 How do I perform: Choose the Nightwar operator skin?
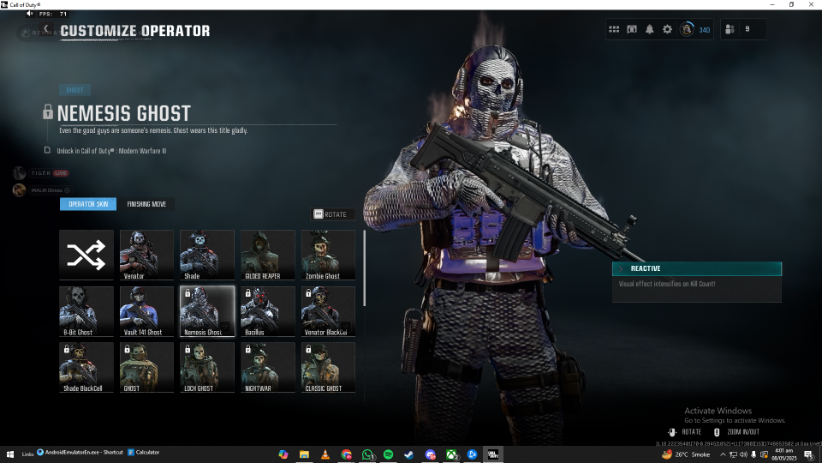267,366
